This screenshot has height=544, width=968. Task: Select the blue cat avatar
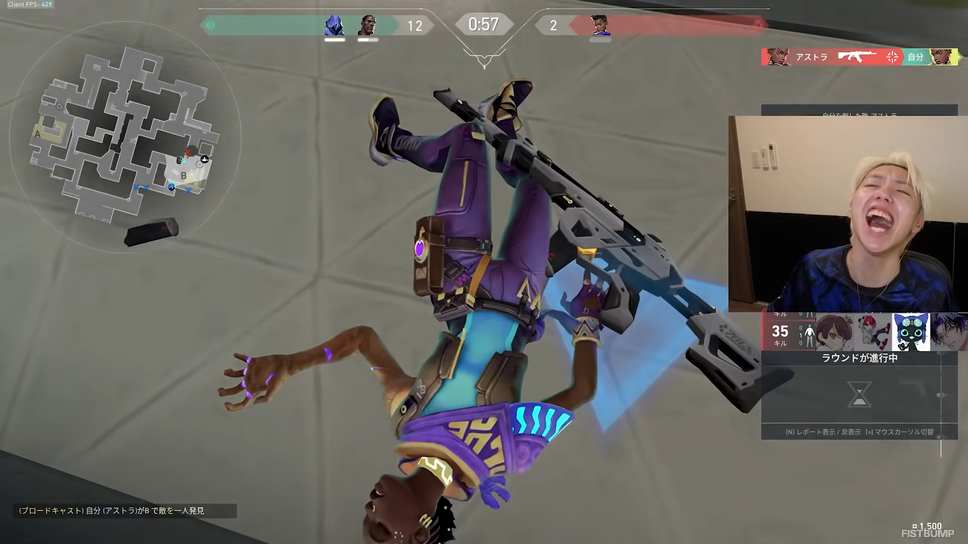910,332
